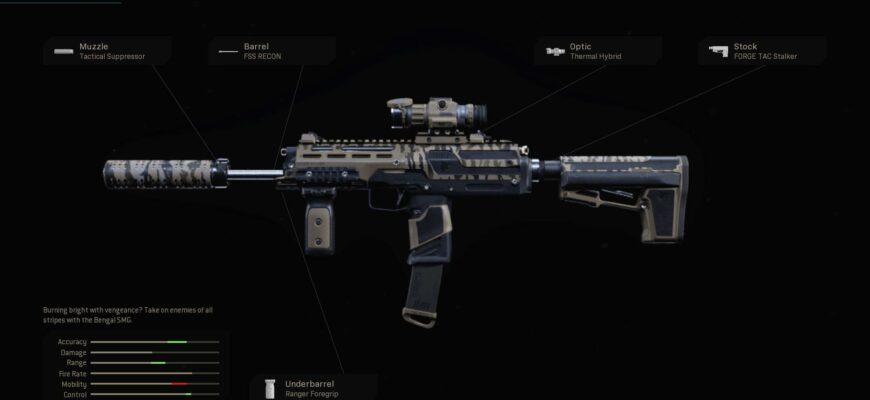The image size is (870, 400).
Task: Select the Underbarrel Ranger Foregrip slot
Action: click(x=314, y=387)
